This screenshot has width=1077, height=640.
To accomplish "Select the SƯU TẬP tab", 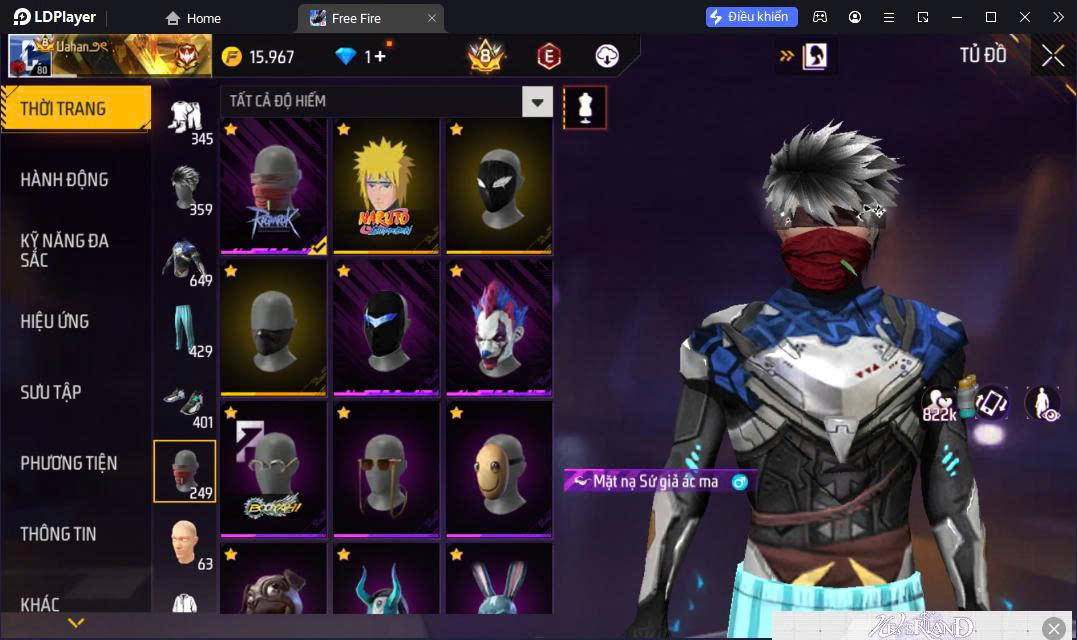I will (x=51, y=392).
